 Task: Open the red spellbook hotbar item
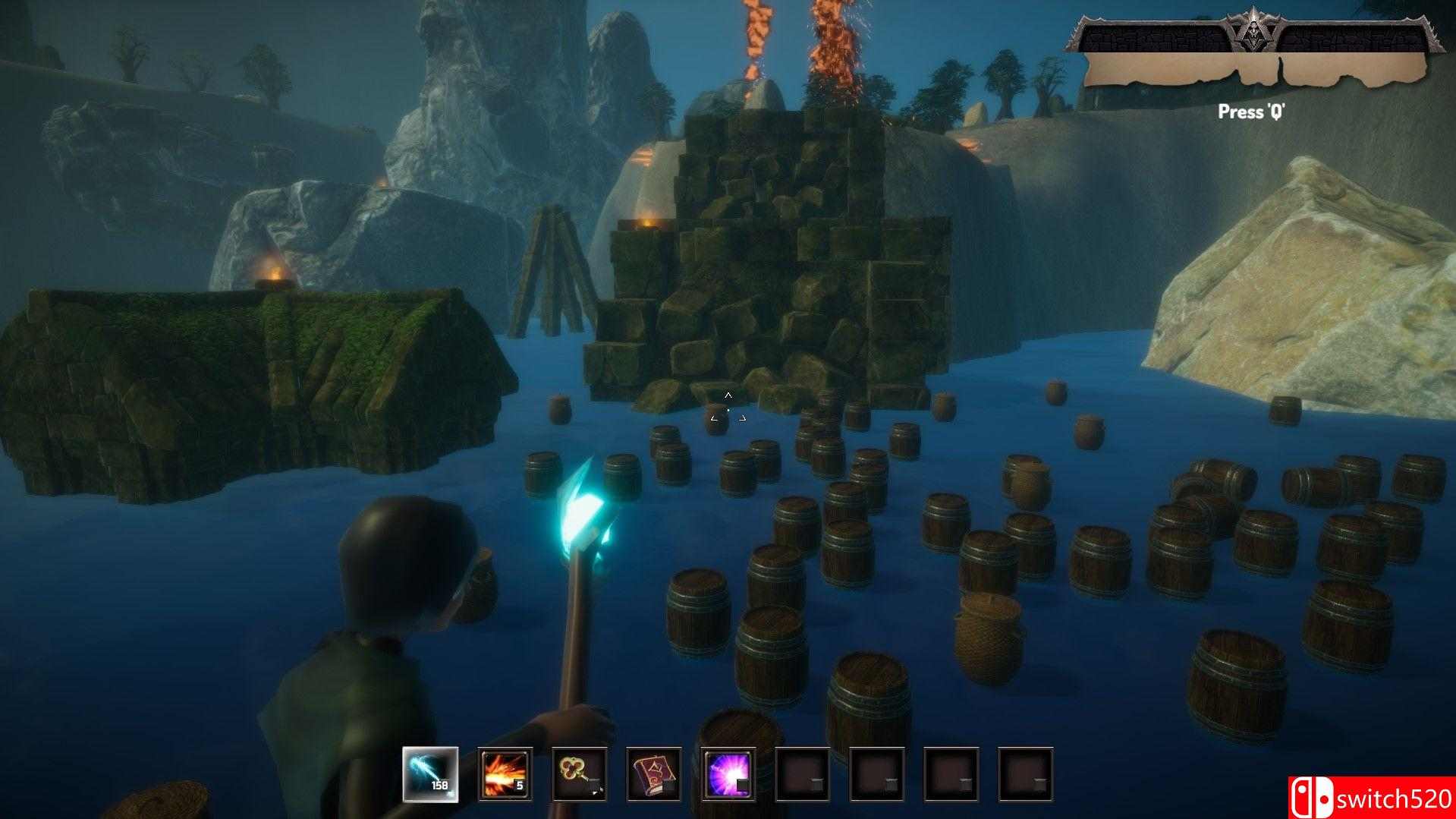pyautogui.click(x=653, y=774)
